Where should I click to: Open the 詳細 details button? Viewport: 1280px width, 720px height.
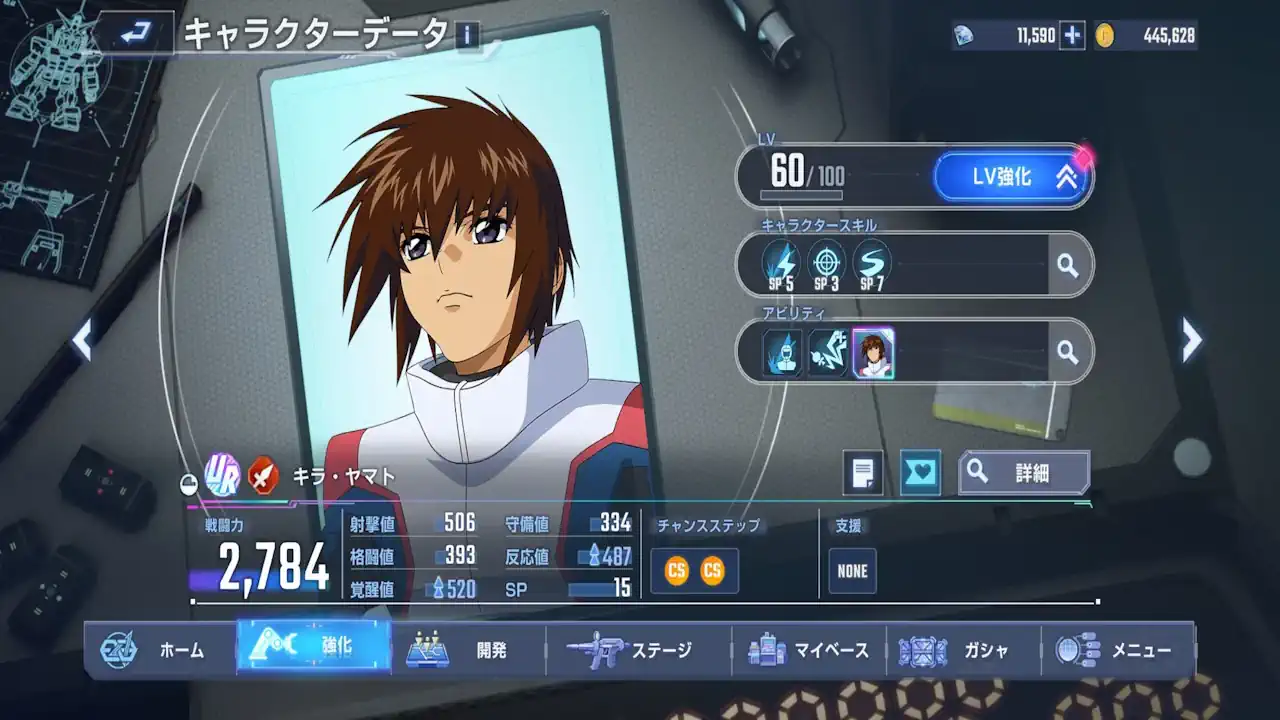pos(1024,473)
